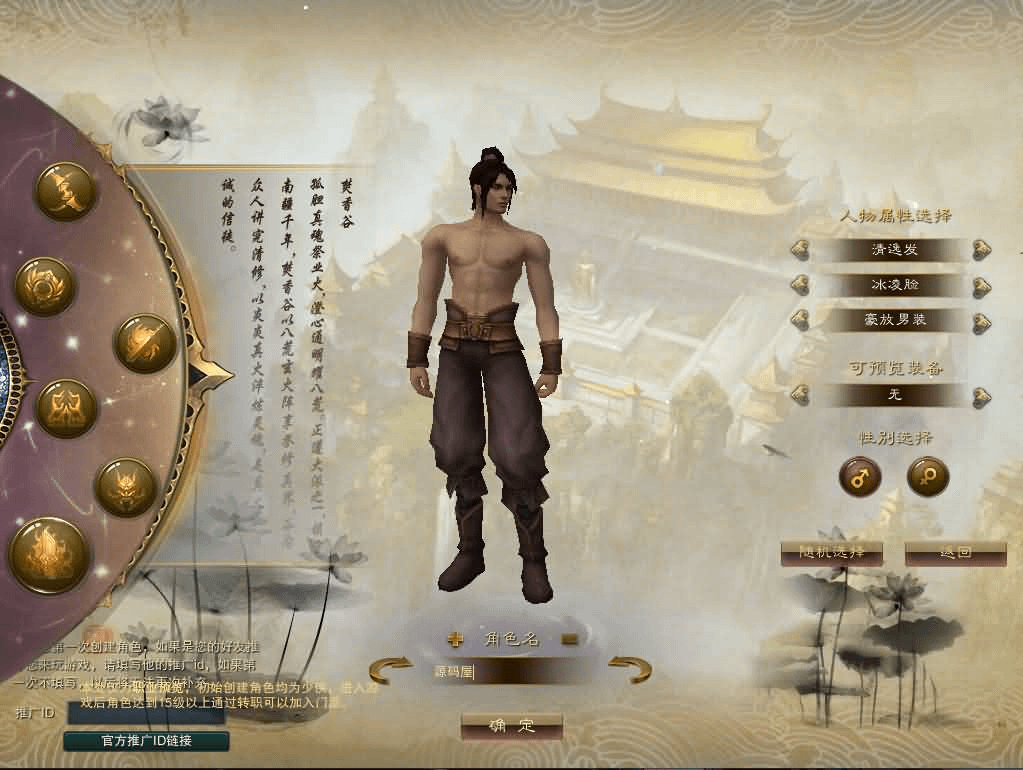Open the 官方推广ID链接 link

click(x=146, y=741)
